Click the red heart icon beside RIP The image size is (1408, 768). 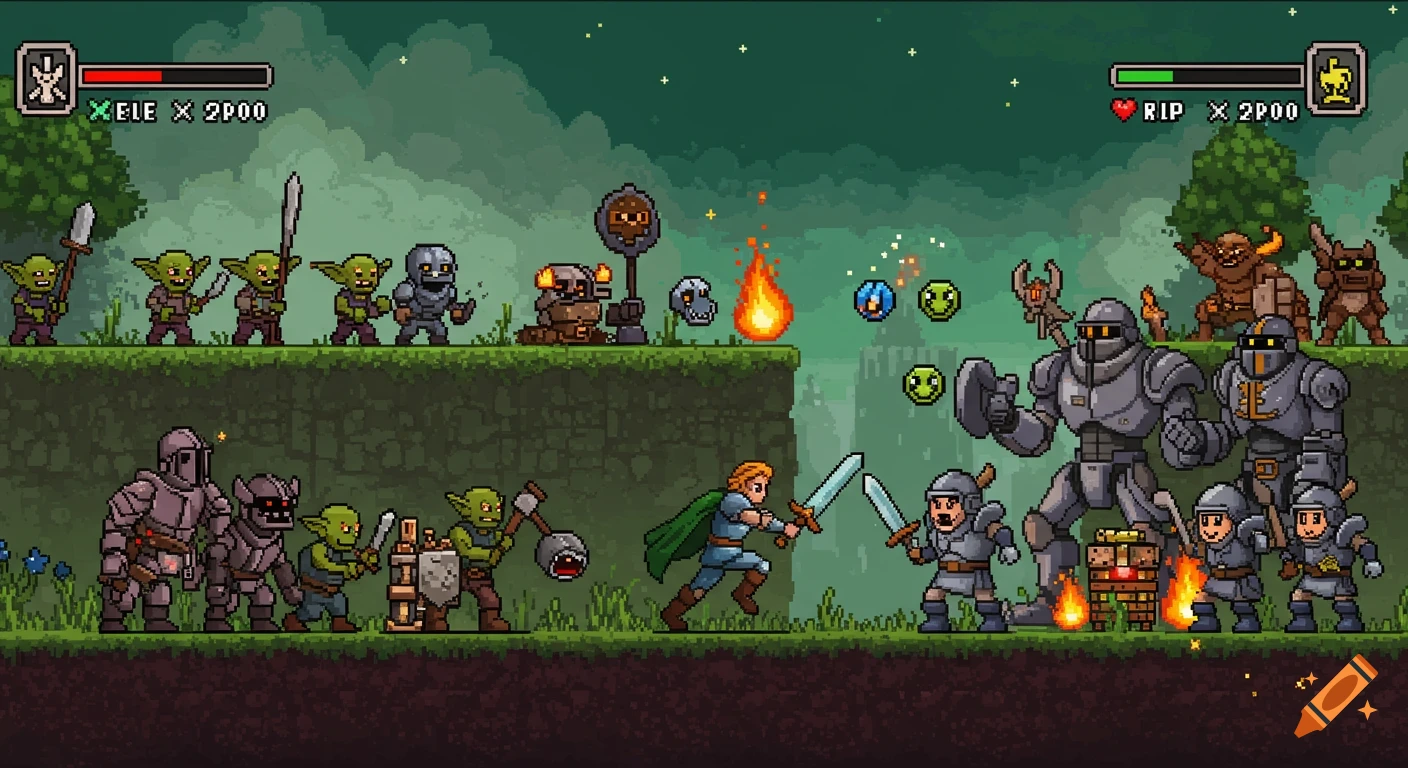tap(1122, 111)
